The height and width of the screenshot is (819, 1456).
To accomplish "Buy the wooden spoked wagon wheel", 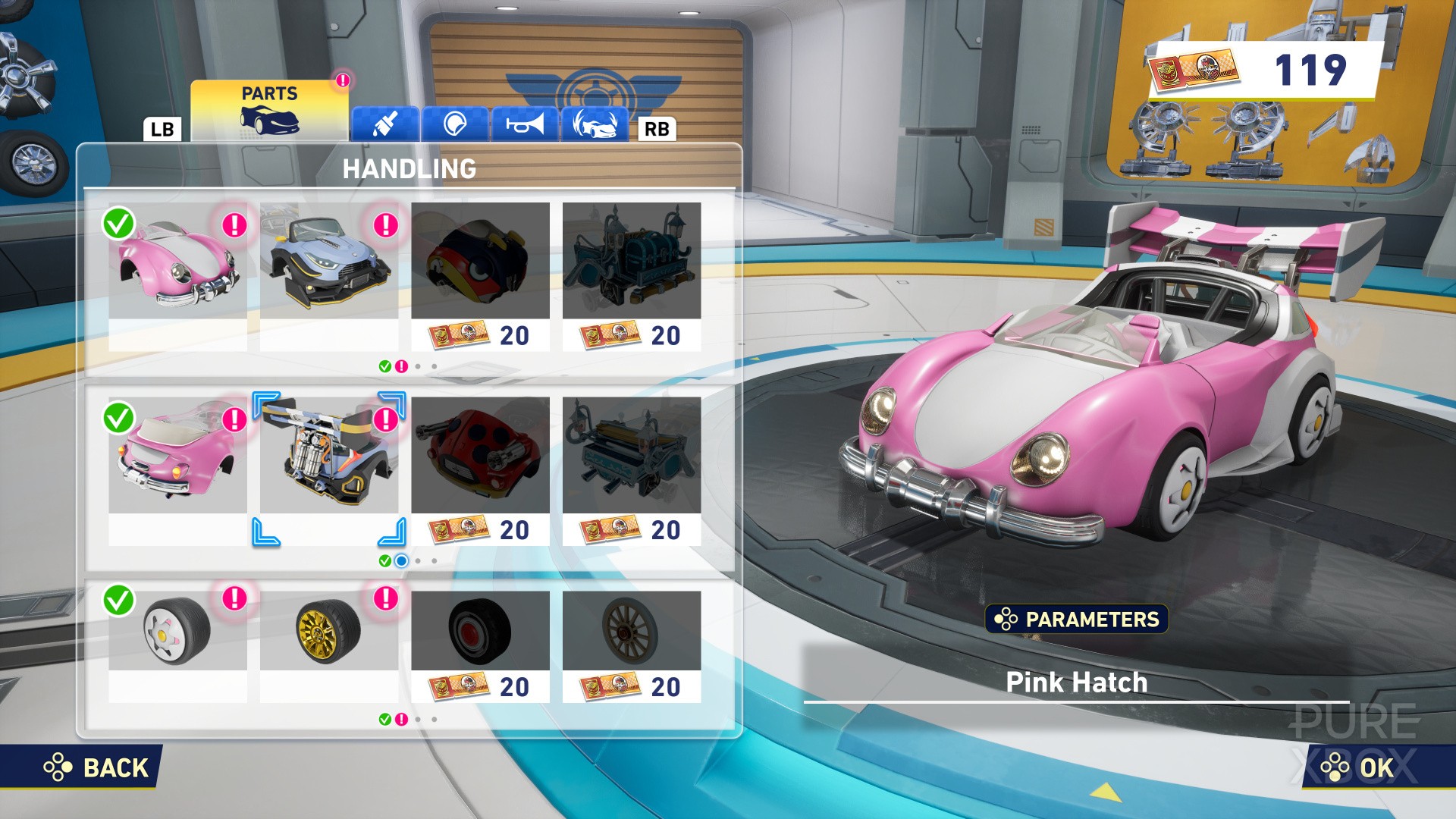I will 631,646.
